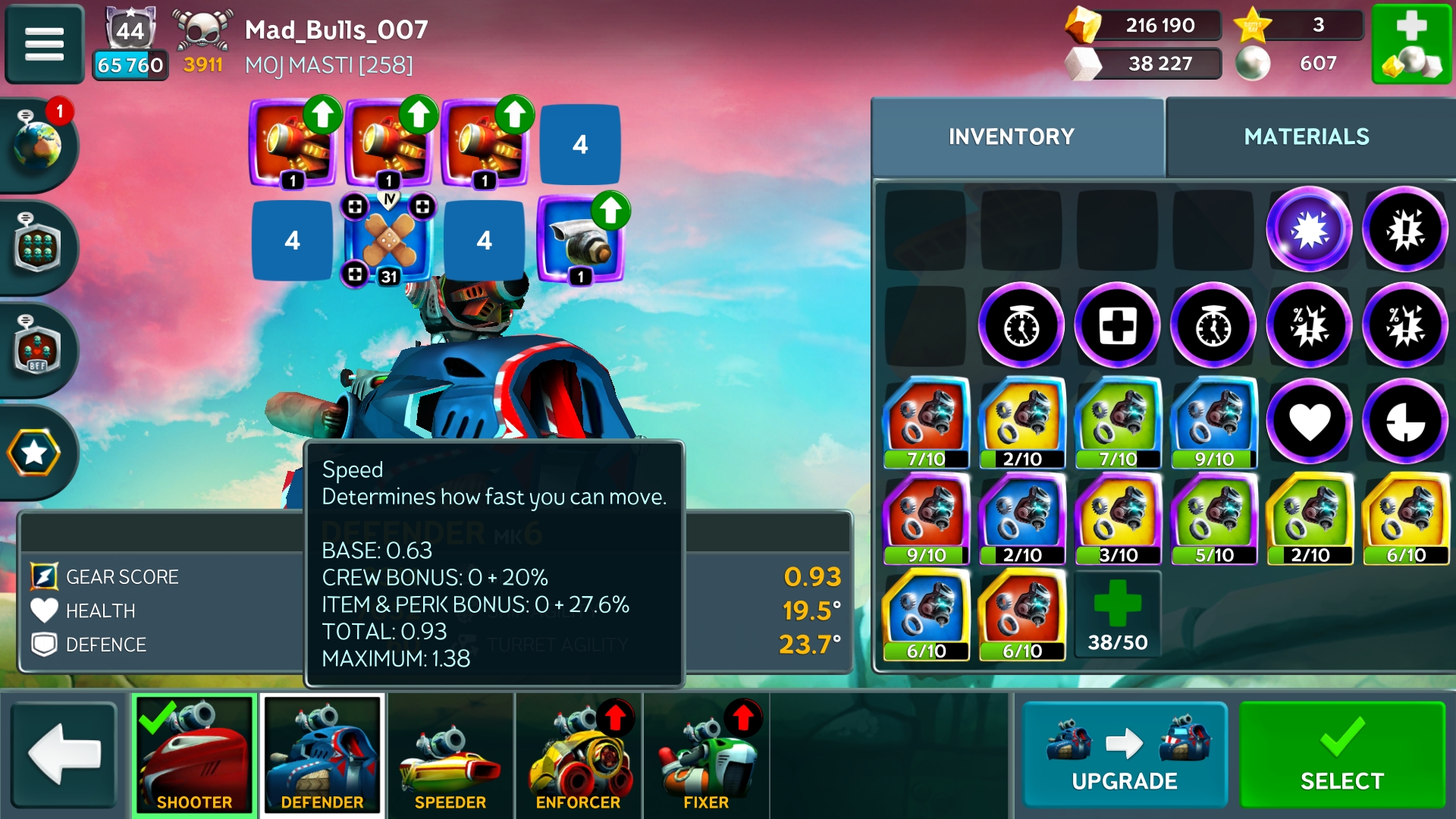The width and height of the screenshot is (1456, 819).
Task: Select the Fixer ship
Action: click(706, 755)
